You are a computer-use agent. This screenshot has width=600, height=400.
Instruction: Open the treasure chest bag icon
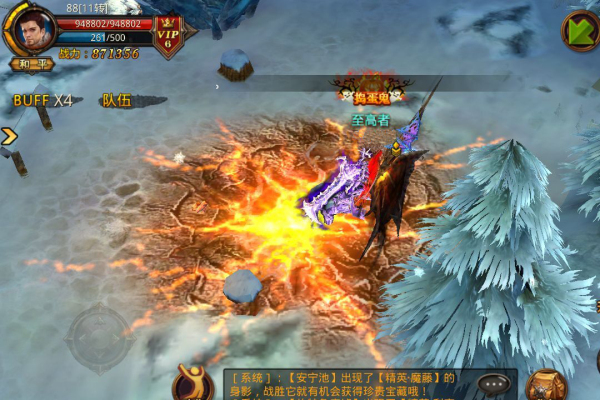coord(546,385)
